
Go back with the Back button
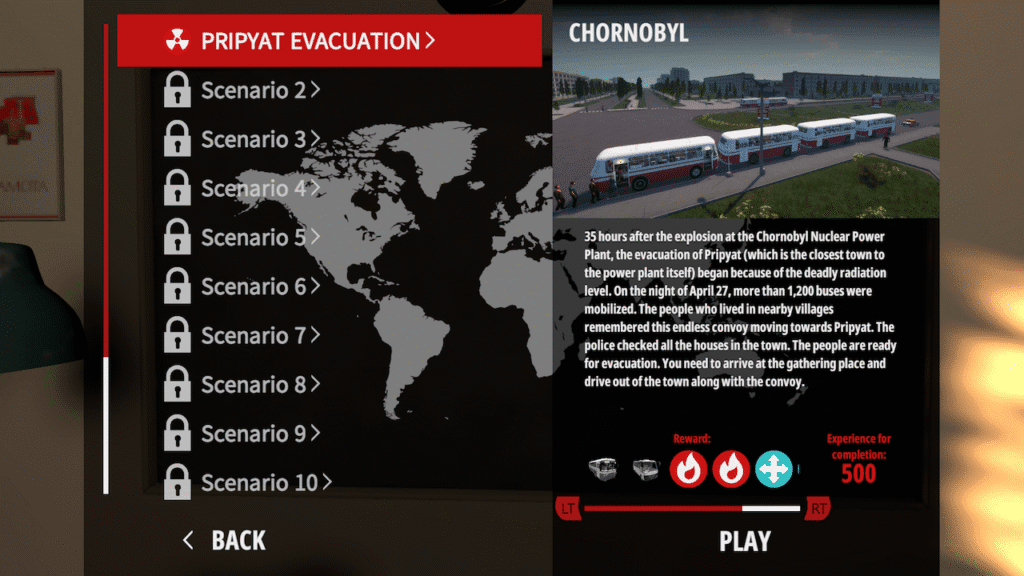[225, 541]
